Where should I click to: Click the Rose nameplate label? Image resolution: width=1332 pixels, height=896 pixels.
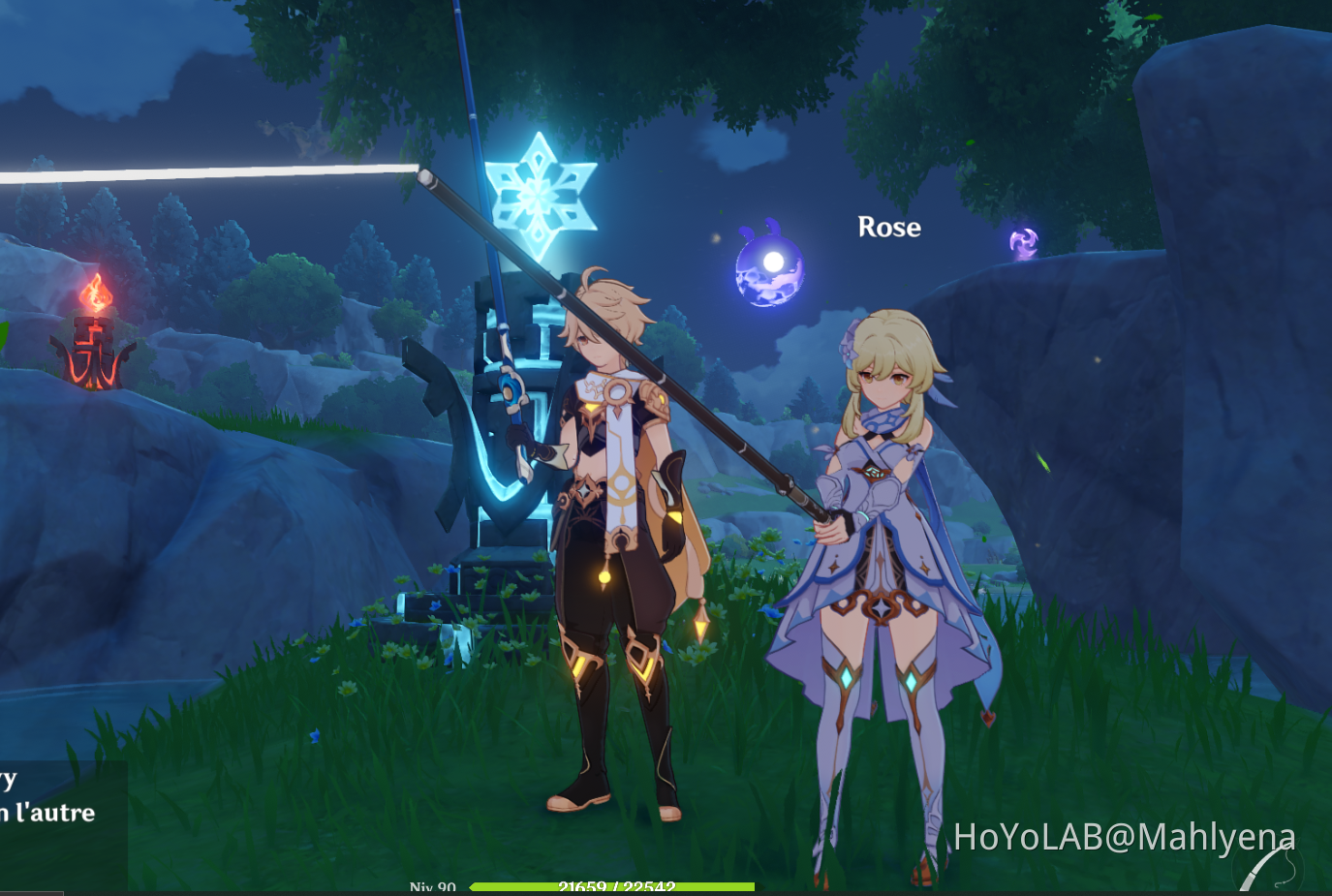tap(889, 228)
